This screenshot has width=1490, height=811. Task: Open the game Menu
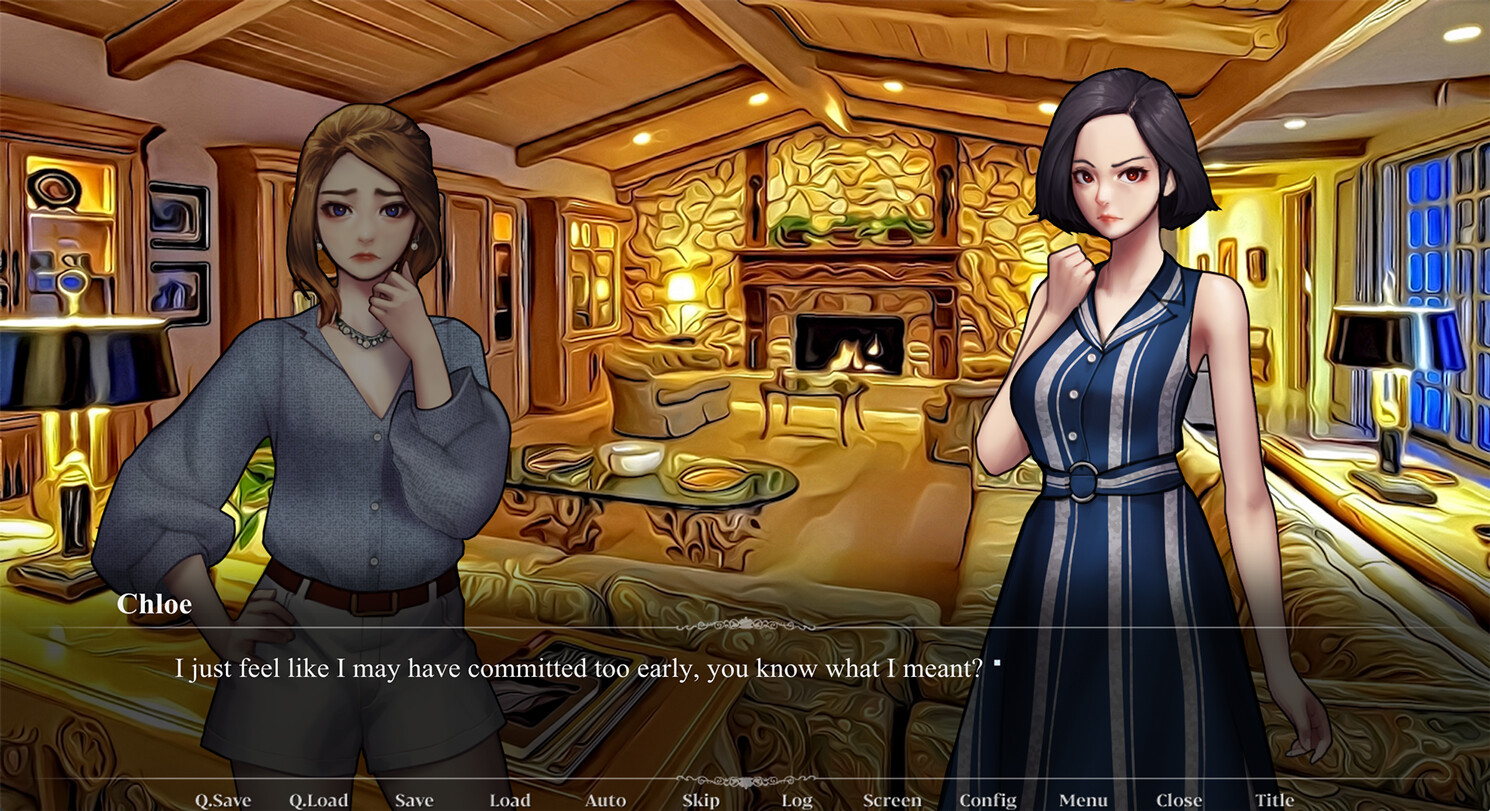click(x=1082, y=799)
